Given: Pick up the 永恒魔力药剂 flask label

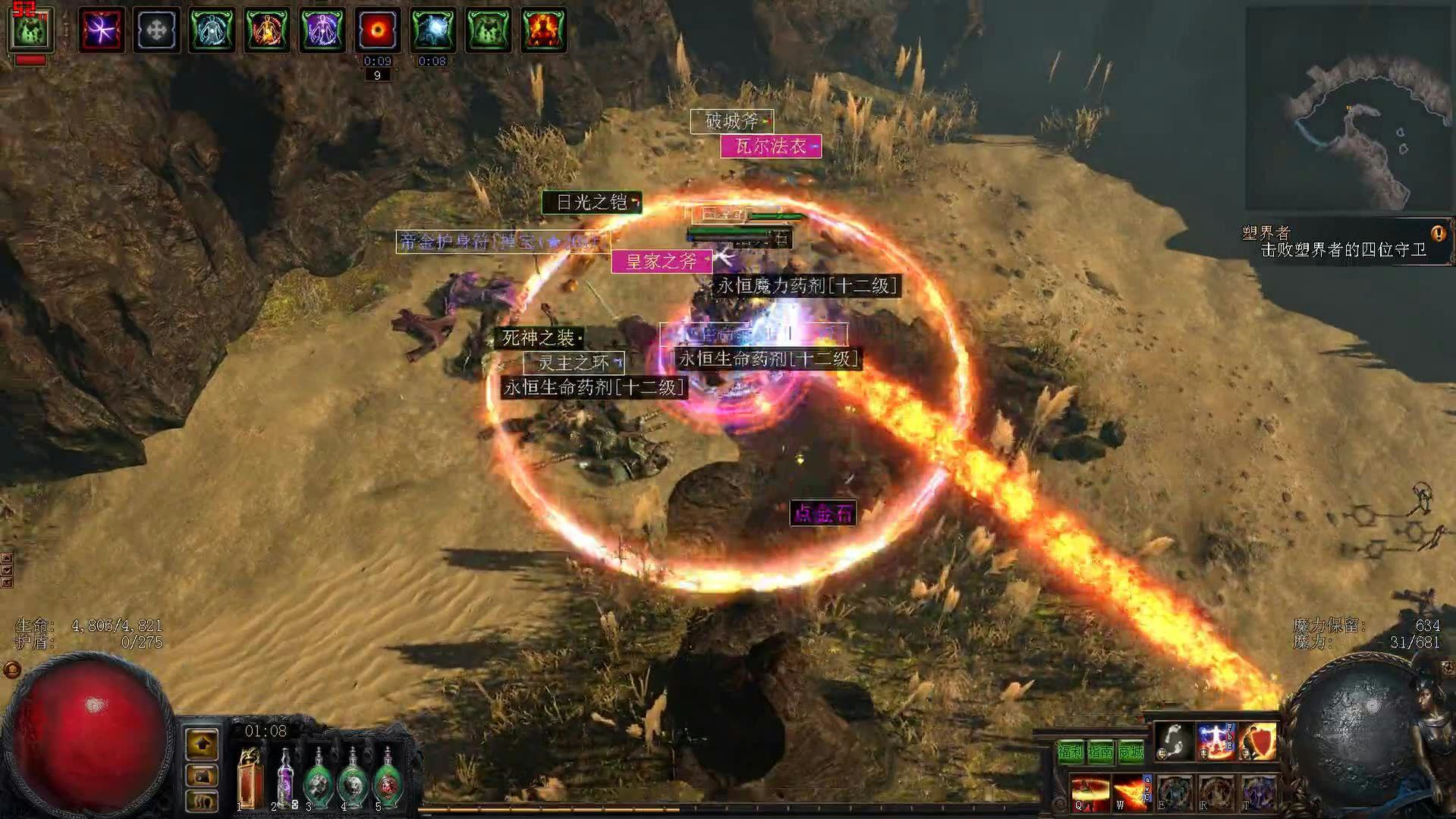Looking at the screenshot, I should click(807, 286).
